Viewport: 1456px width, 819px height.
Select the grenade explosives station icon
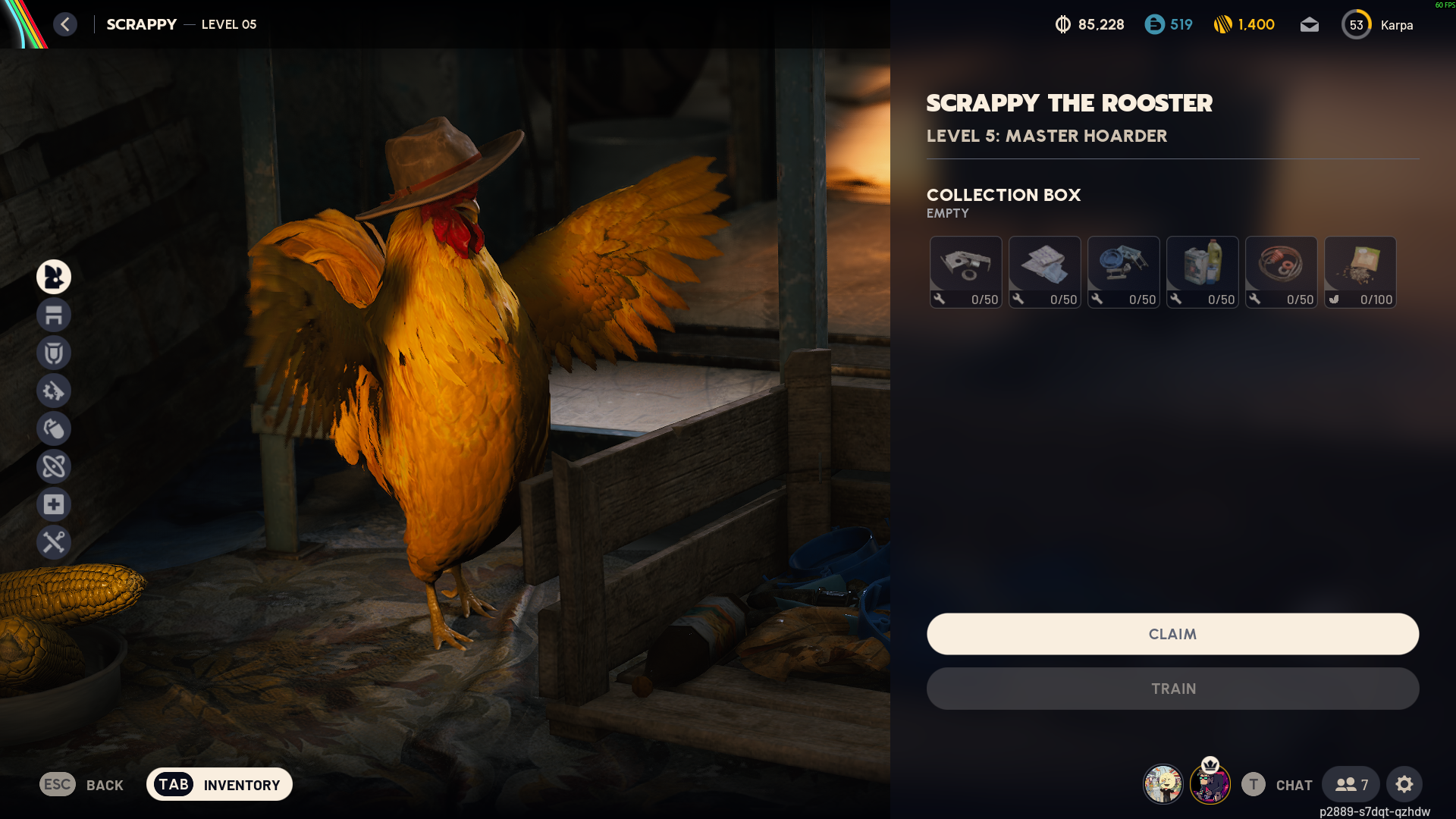pyautogui.click(x=54, y=428)
